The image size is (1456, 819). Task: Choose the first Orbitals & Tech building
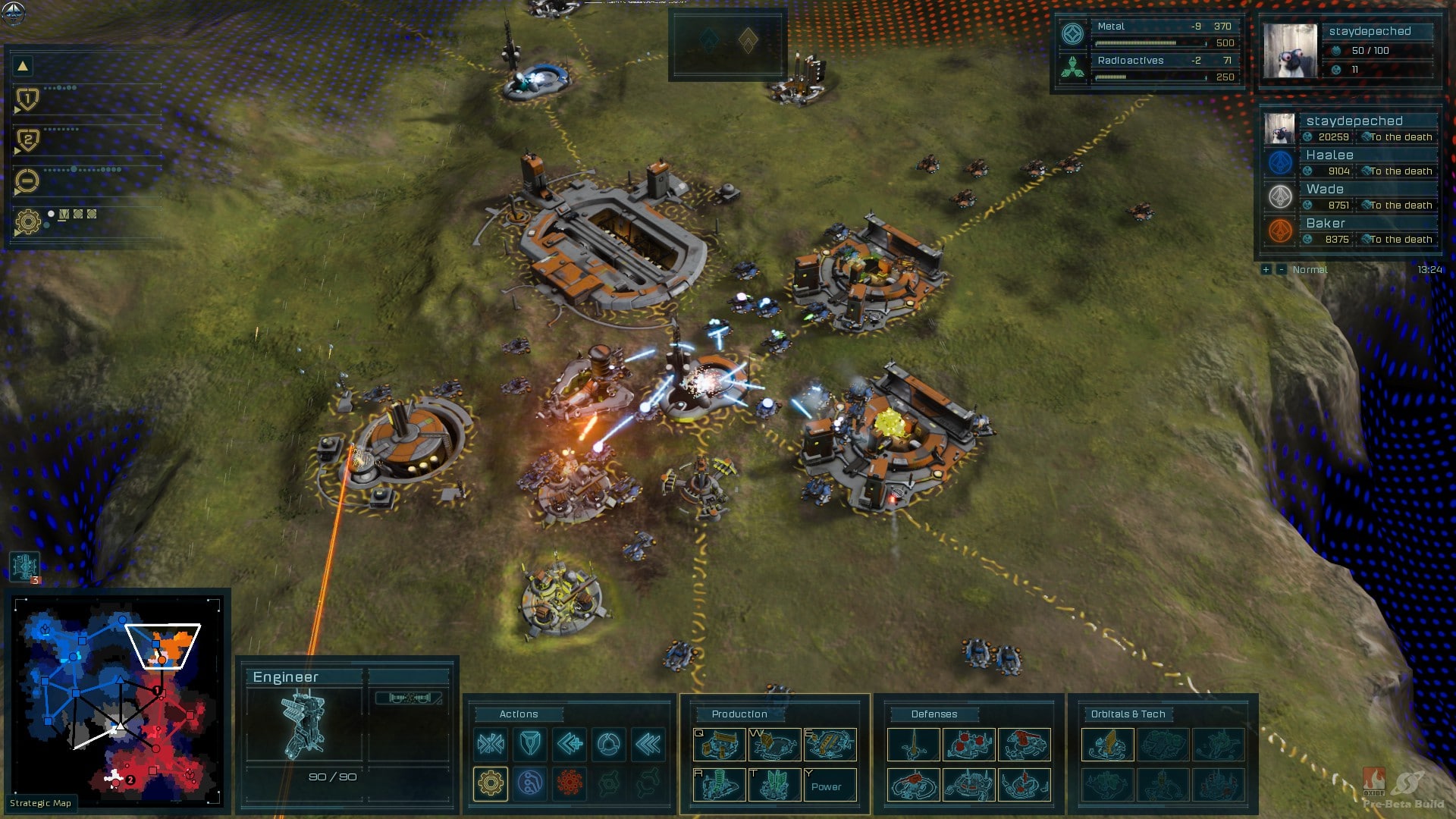tap(1107, 745)
